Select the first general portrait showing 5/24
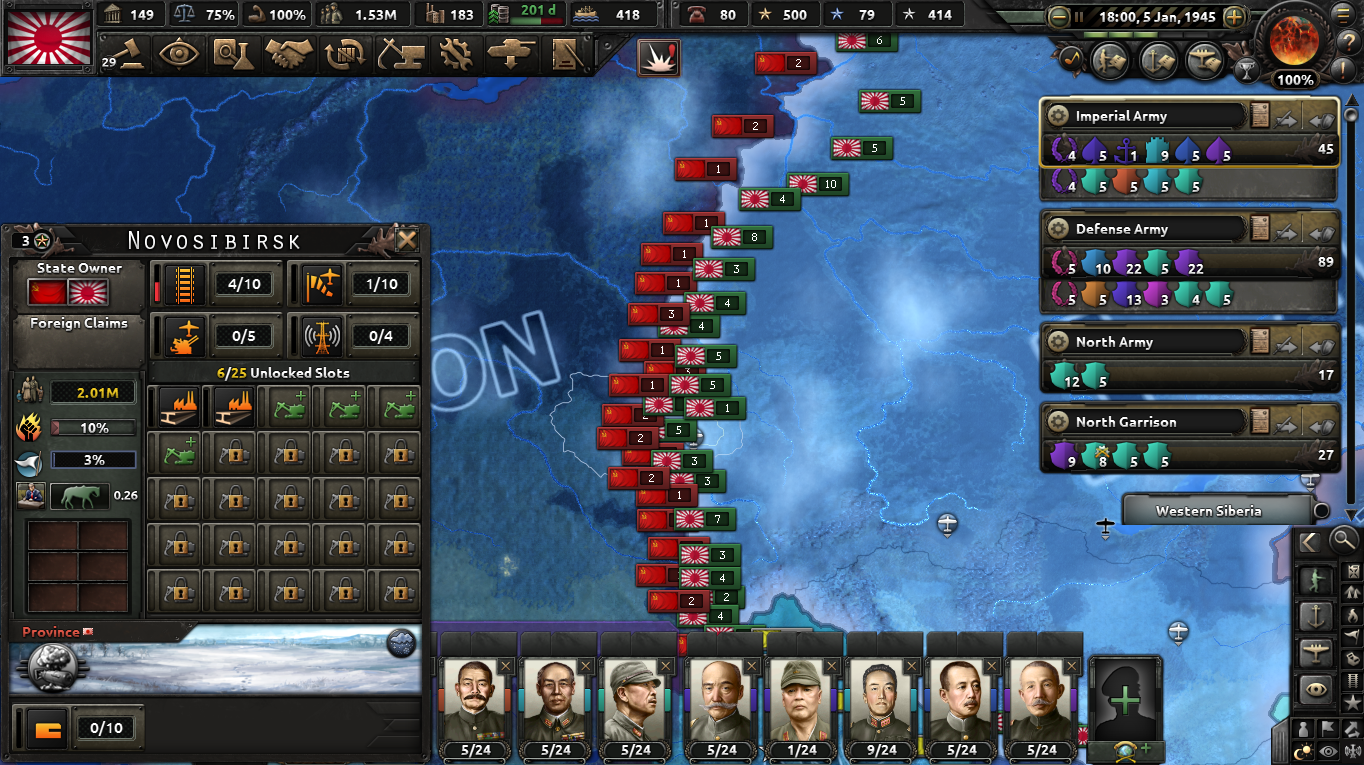Screen dimensions: 1364x765 coord(475,700)
